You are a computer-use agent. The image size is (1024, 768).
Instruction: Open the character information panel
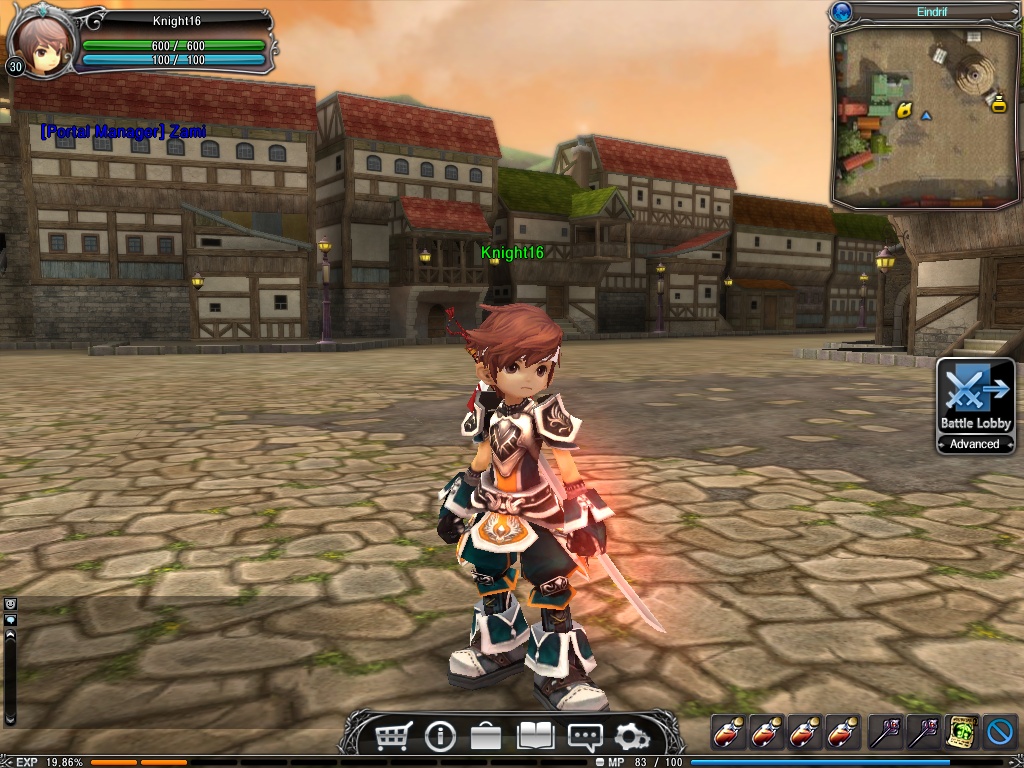pyautogui.click(x=440, y=738)
